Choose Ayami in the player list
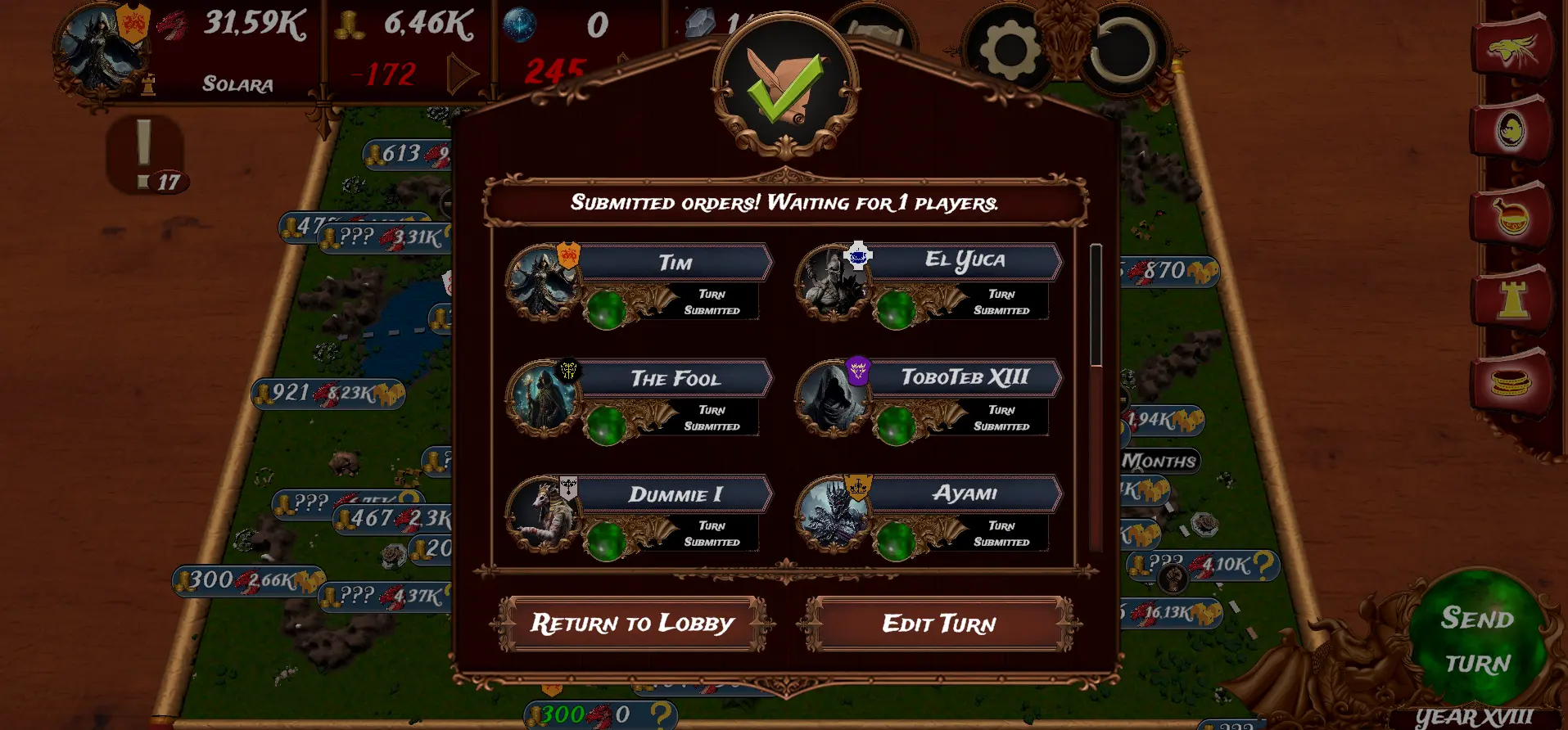This screenshot has width=1568, height=730. pyautogui.click(x=965, y=493)
